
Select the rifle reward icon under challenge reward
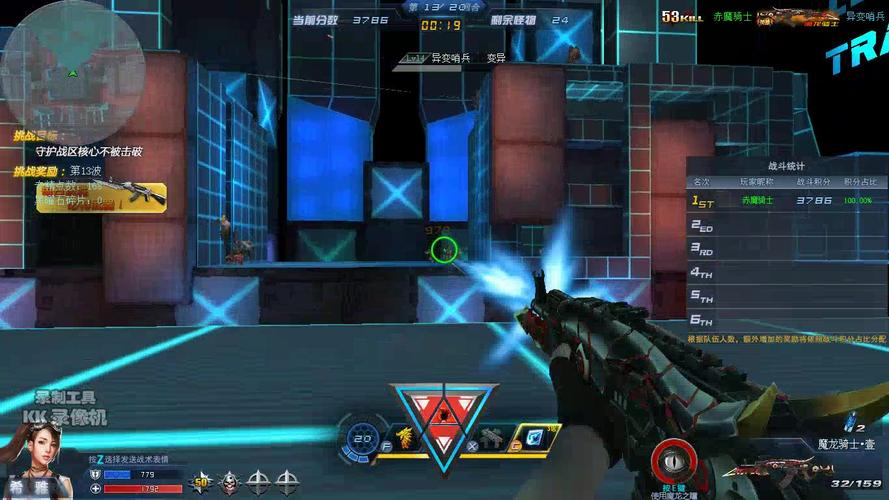tap(129, 195)
